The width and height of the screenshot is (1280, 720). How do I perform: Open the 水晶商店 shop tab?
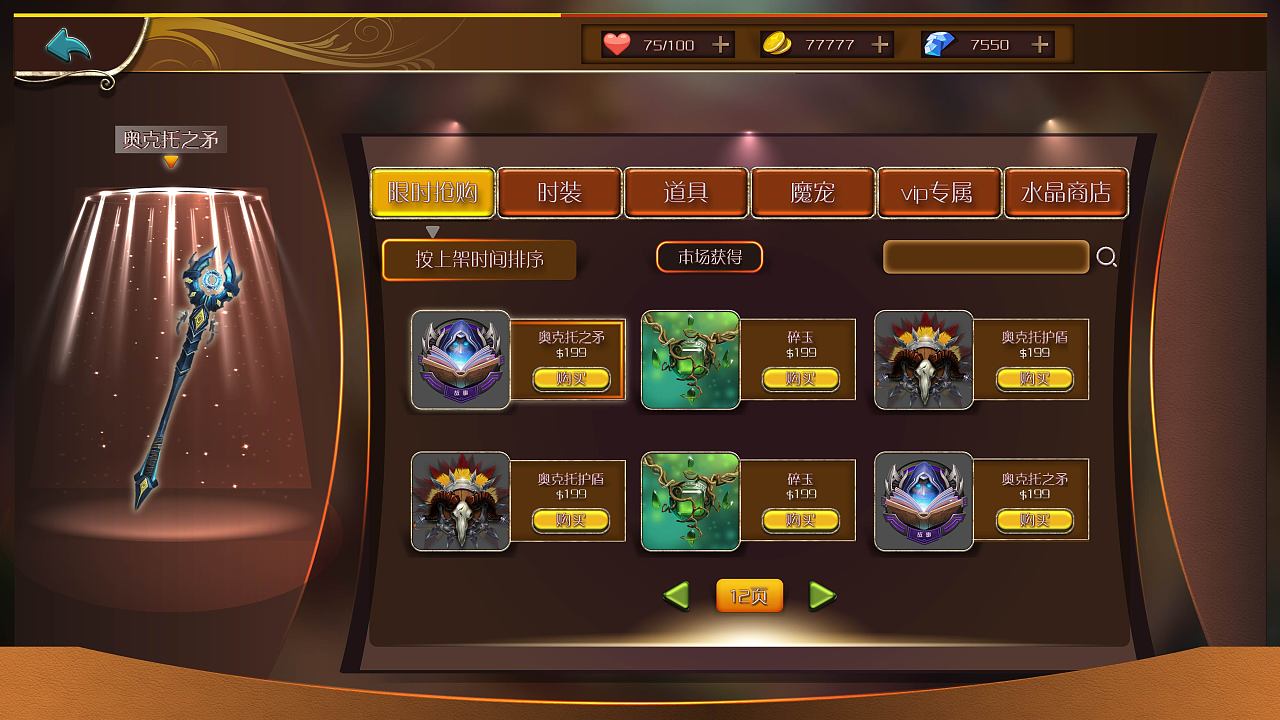pyautogui.click(x=1067, y=193)
